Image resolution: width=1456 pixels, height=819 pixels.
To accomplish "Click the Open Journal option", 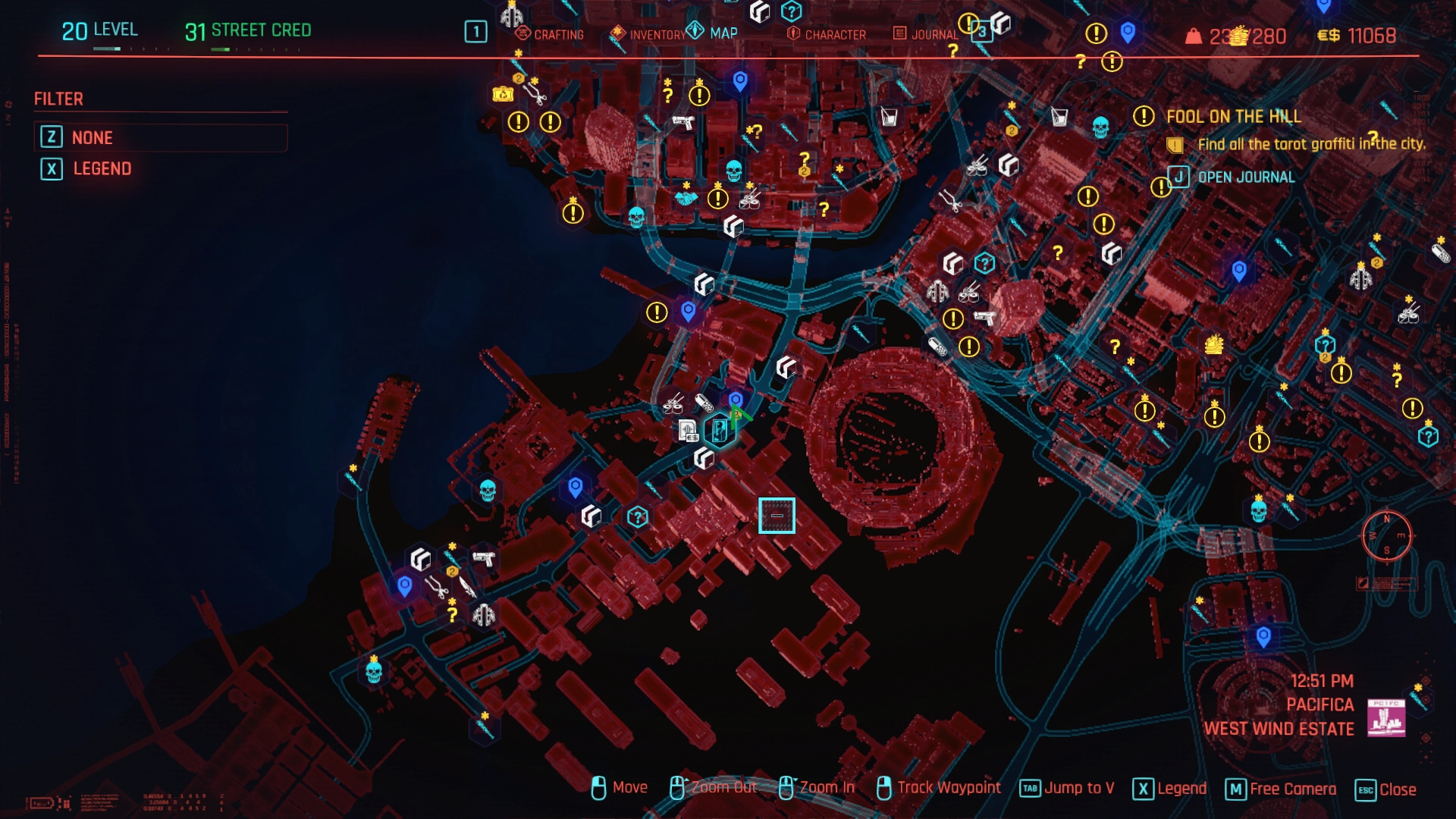I will pyautogui.click(x=1245, y=177).
